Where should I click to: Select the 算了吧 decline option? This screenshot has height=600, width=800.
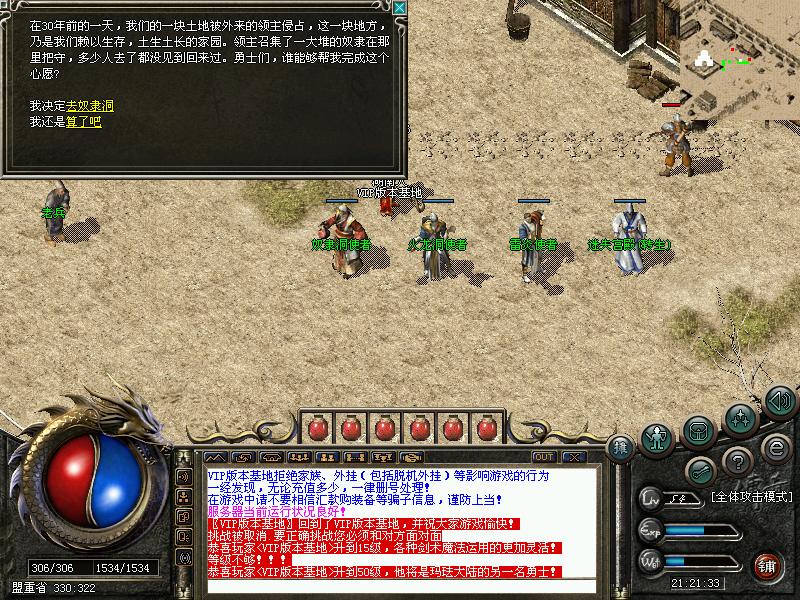(x=84, y=122)
